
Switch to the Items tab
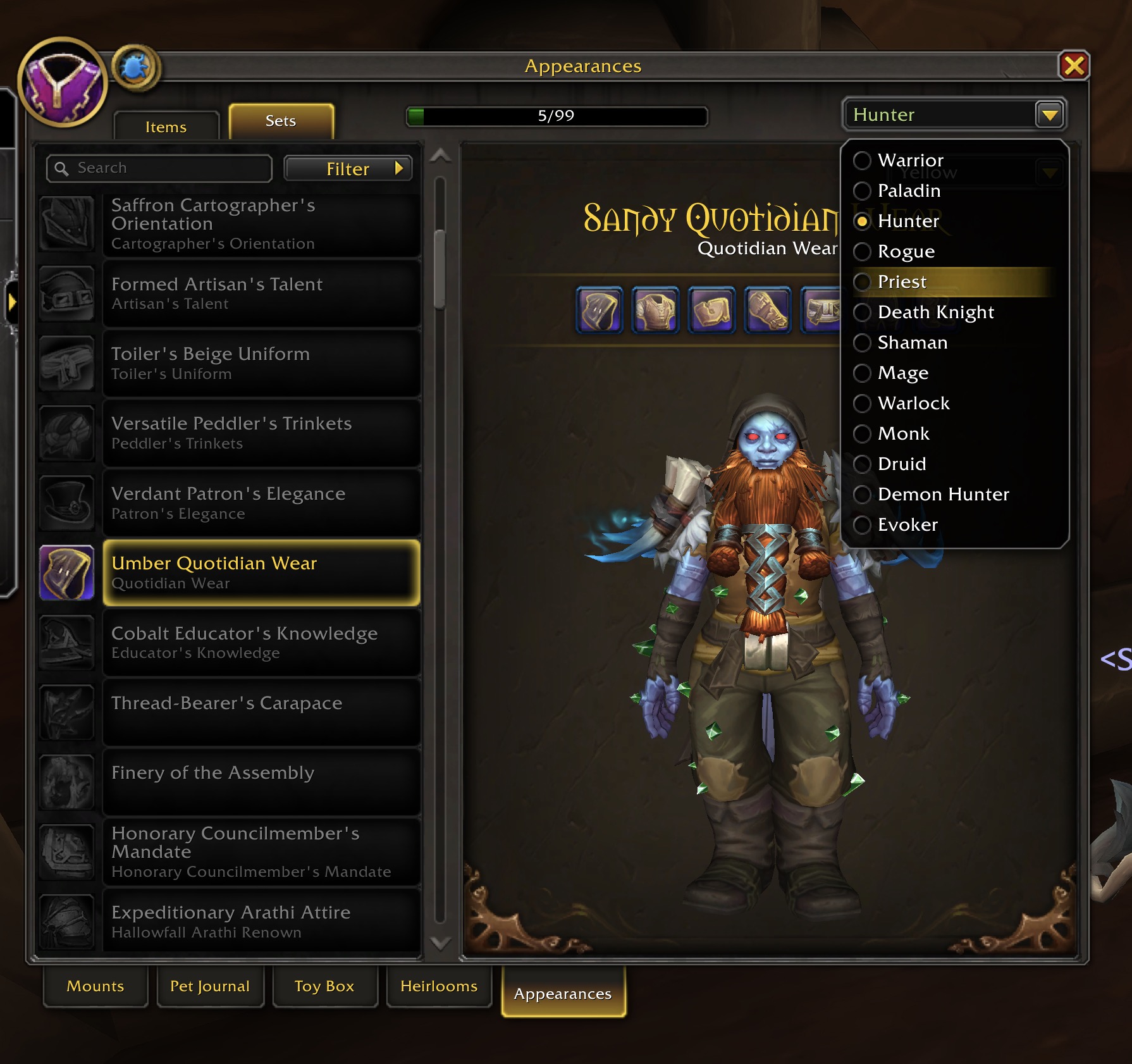tap(166, 127)
